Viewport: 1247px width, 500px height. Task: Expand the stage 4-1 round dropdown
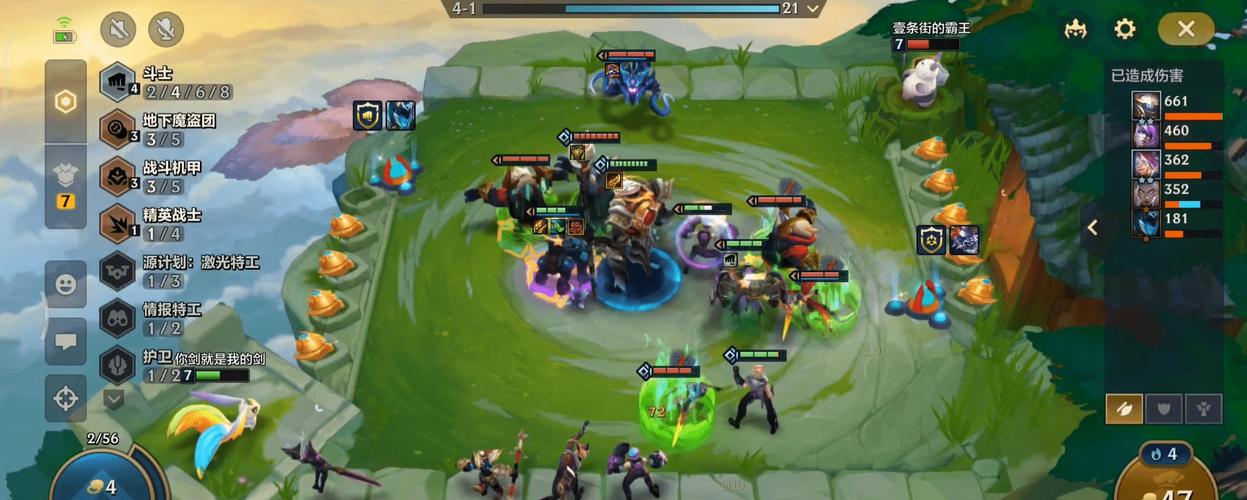(813, 8)
